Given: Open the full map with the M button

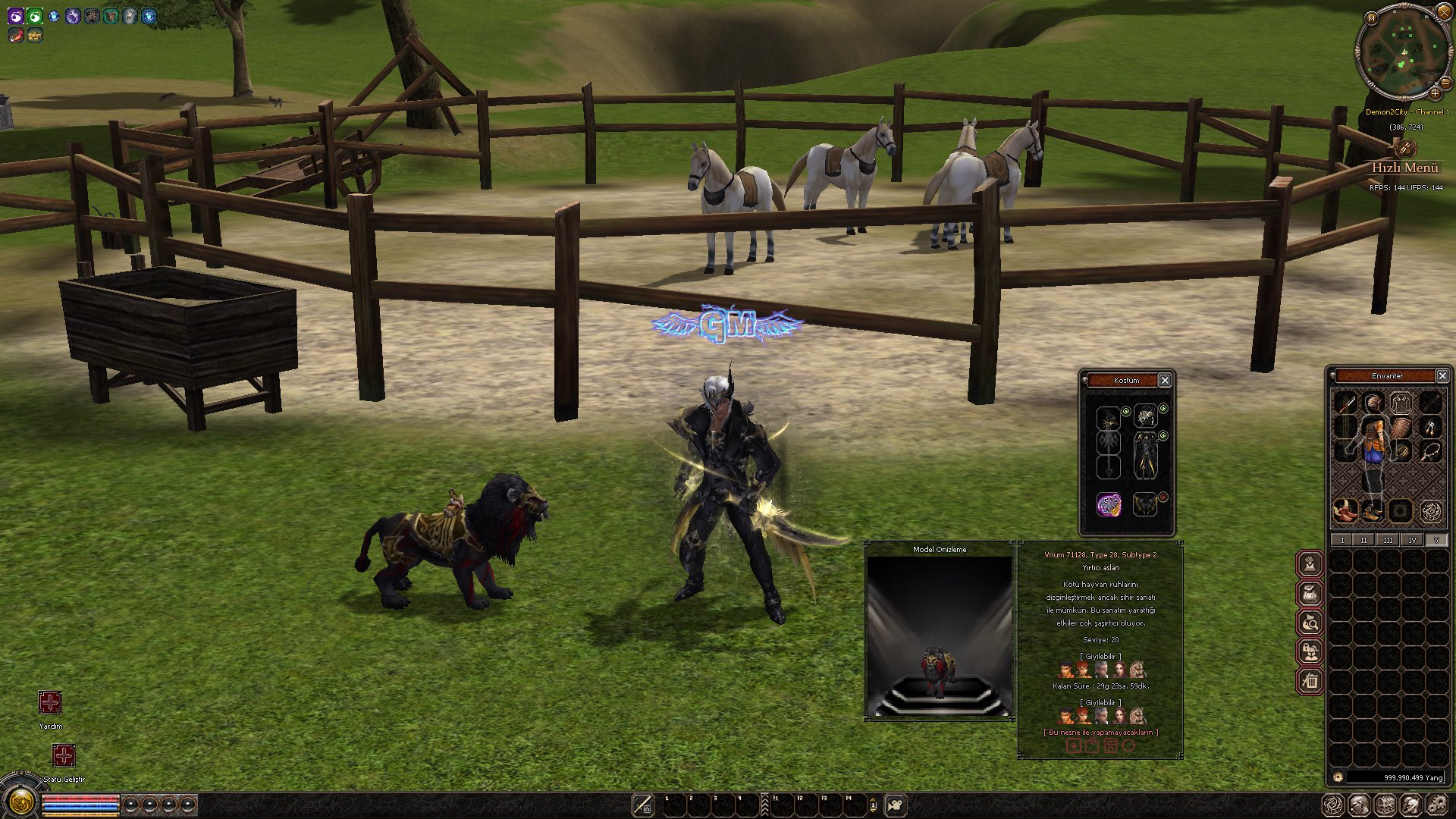Looking at the screenshot, I should 1371,17.
